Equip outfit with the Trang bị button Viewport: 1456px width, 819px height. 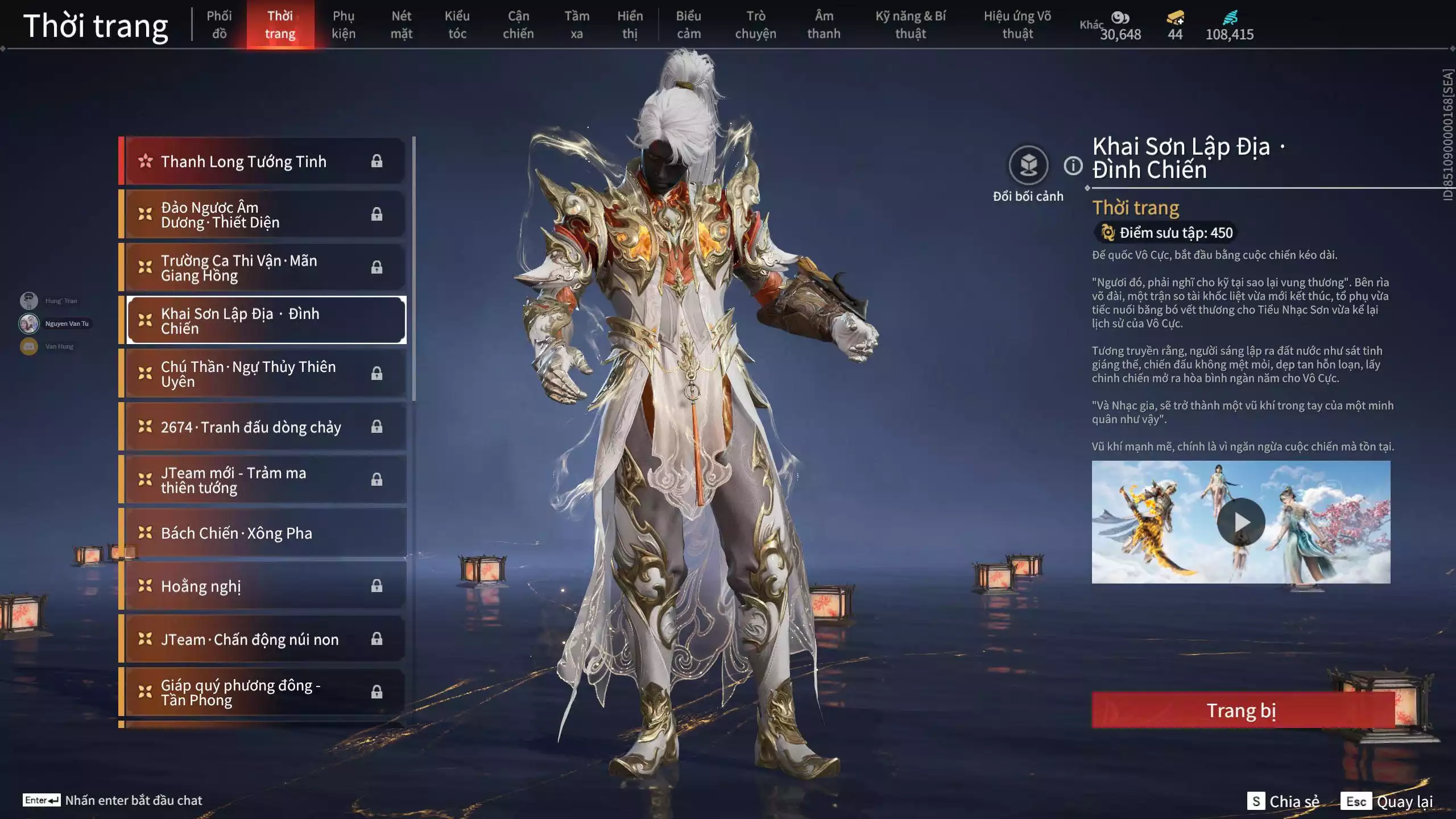click(1242, 710)
